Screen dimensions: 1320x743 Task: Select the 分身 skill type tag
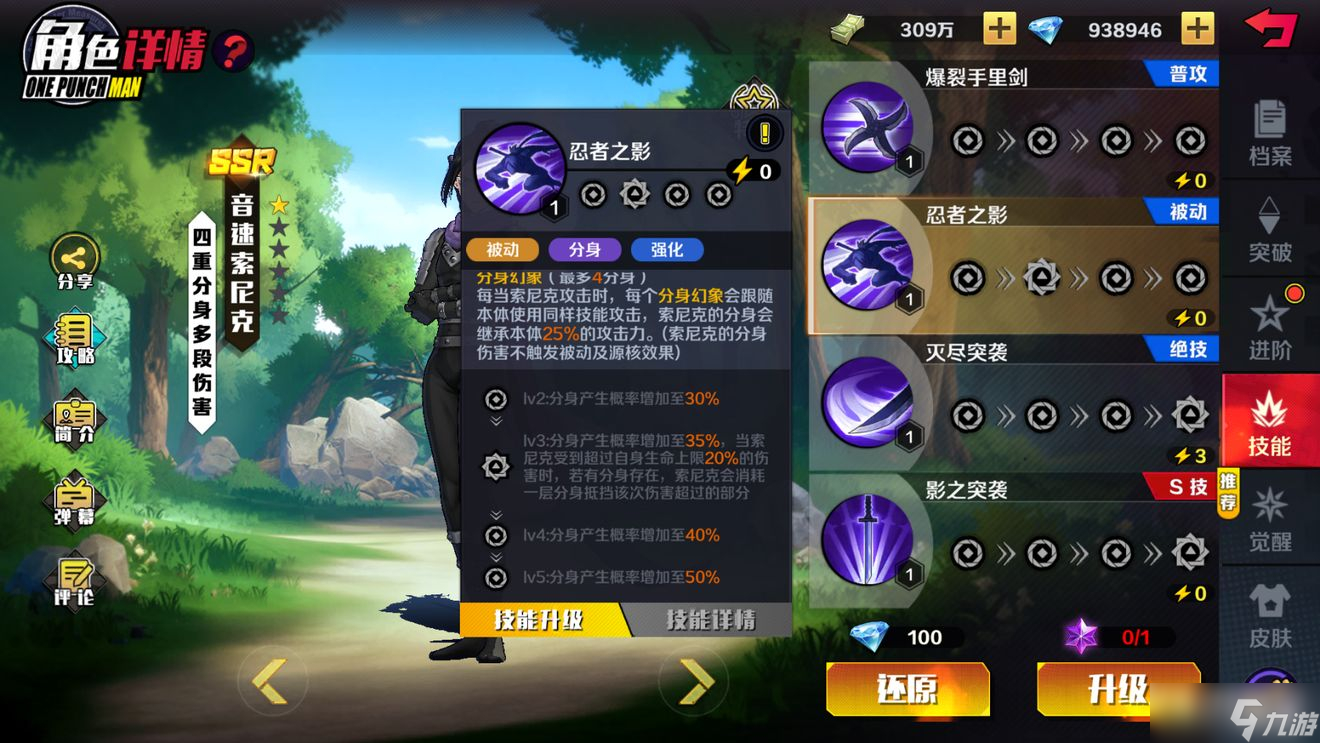(x=584, y=249)
